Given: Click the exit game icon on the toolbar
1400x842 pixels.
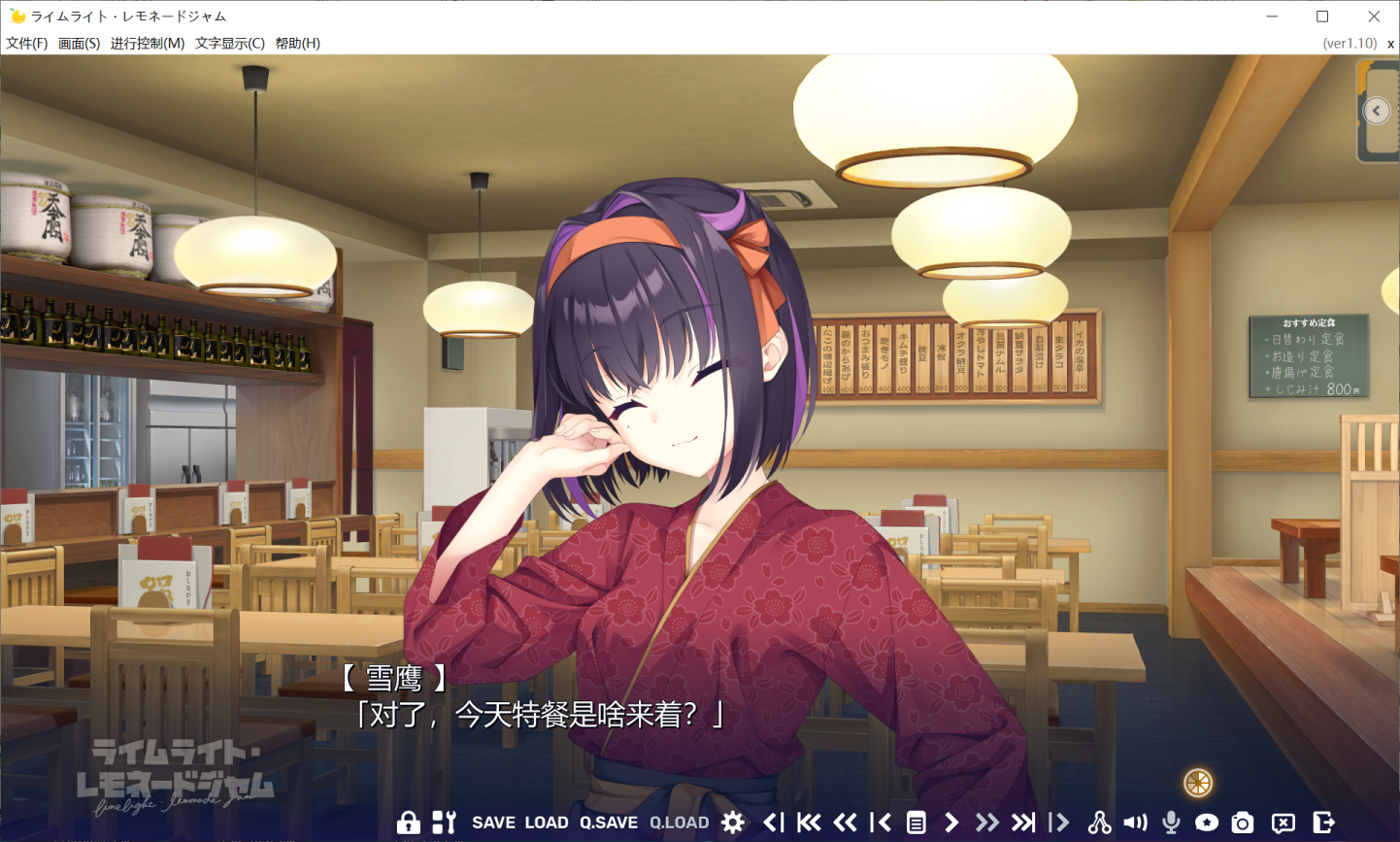Looking at the screenshot, I should pos(1324,823).
